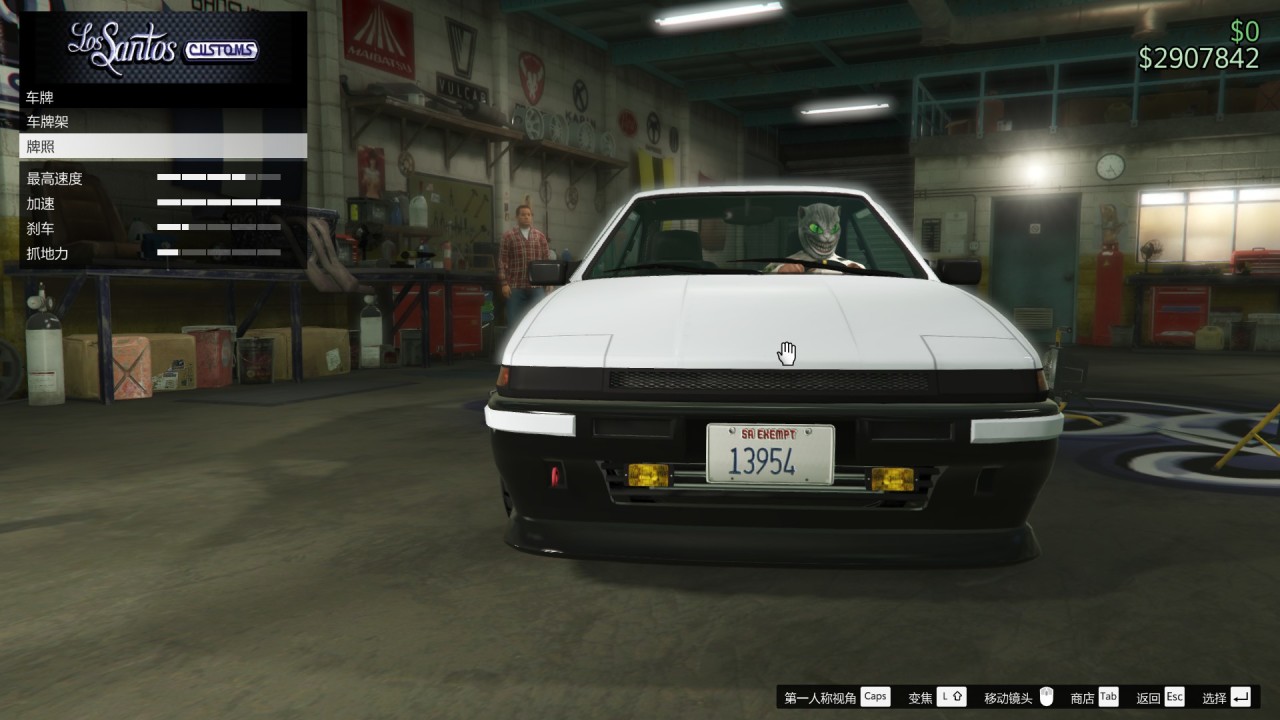This screenshot has width=1280, height=720.
Task: Click the Tab key prompt for 商店
Action: point(1107,696)
